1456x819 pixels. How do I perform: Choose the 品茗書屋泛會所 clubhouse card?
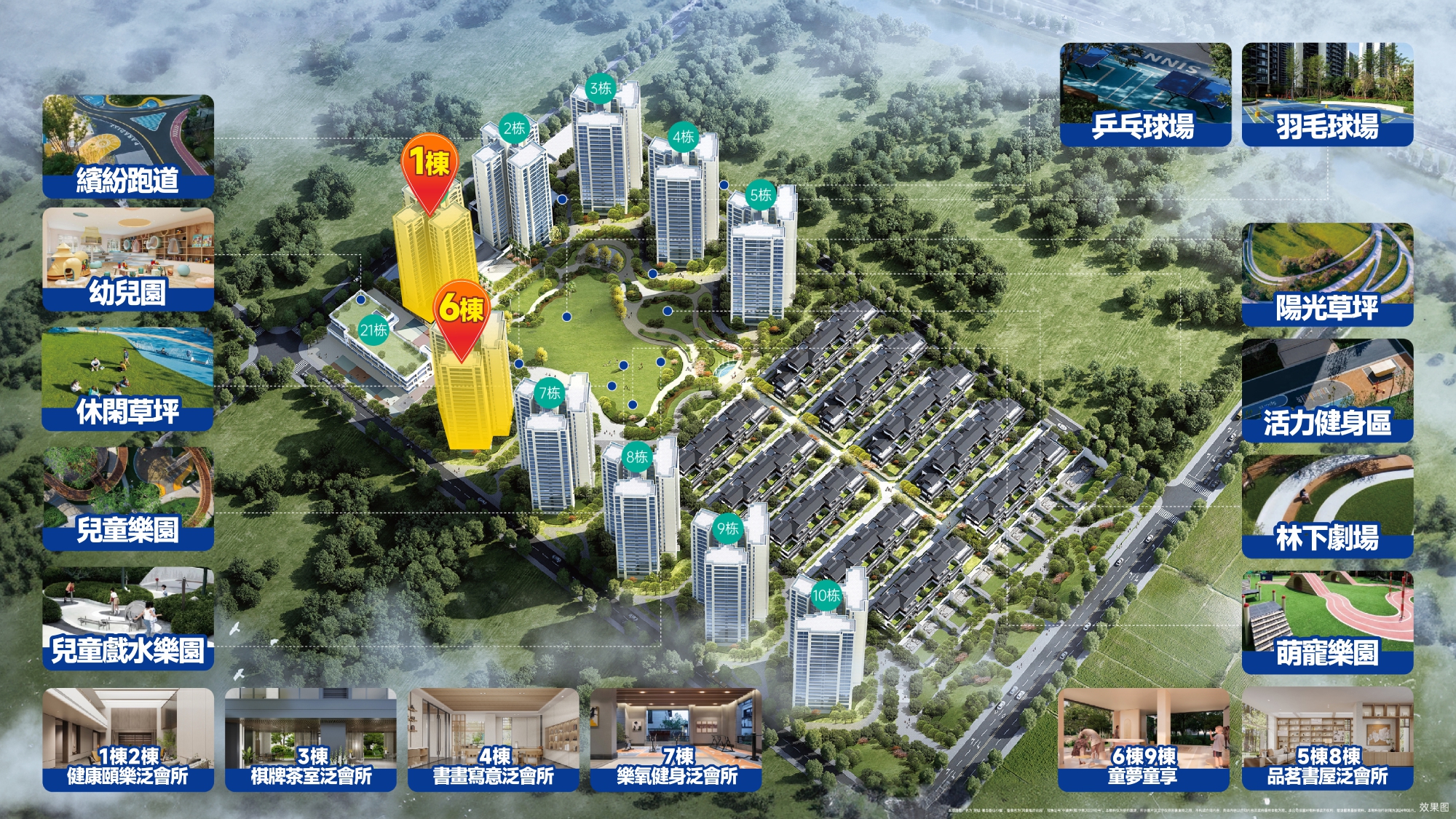[1327, 739]
